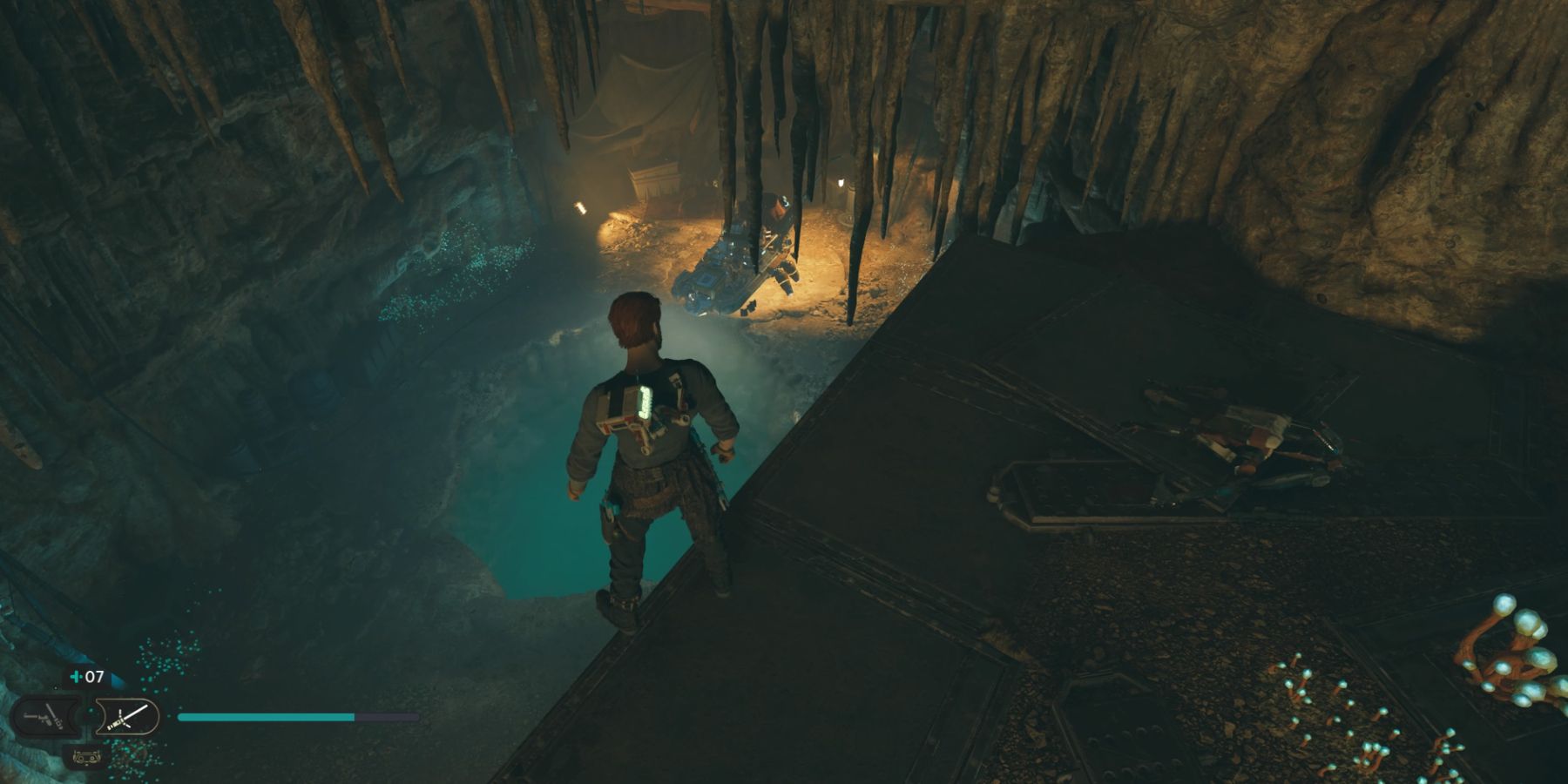
Task: Click the pistol emblem in the left stance slot
Action: pyautogui.click(x=44, y=717)
